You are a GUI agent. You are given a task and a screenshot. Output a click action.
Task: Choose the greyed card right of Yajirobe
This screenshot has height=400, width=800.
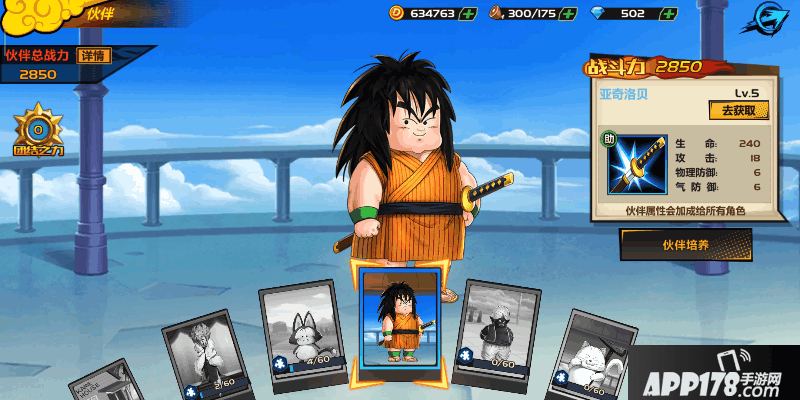pyautogui.click(x=495, y=335)
